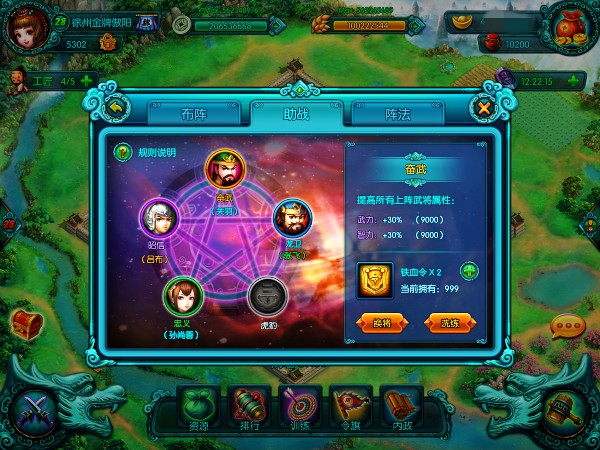The height and width of the screenshot is (450, 600).
Task: Select the locked 虎豹 slot
Action: (267, 295)
